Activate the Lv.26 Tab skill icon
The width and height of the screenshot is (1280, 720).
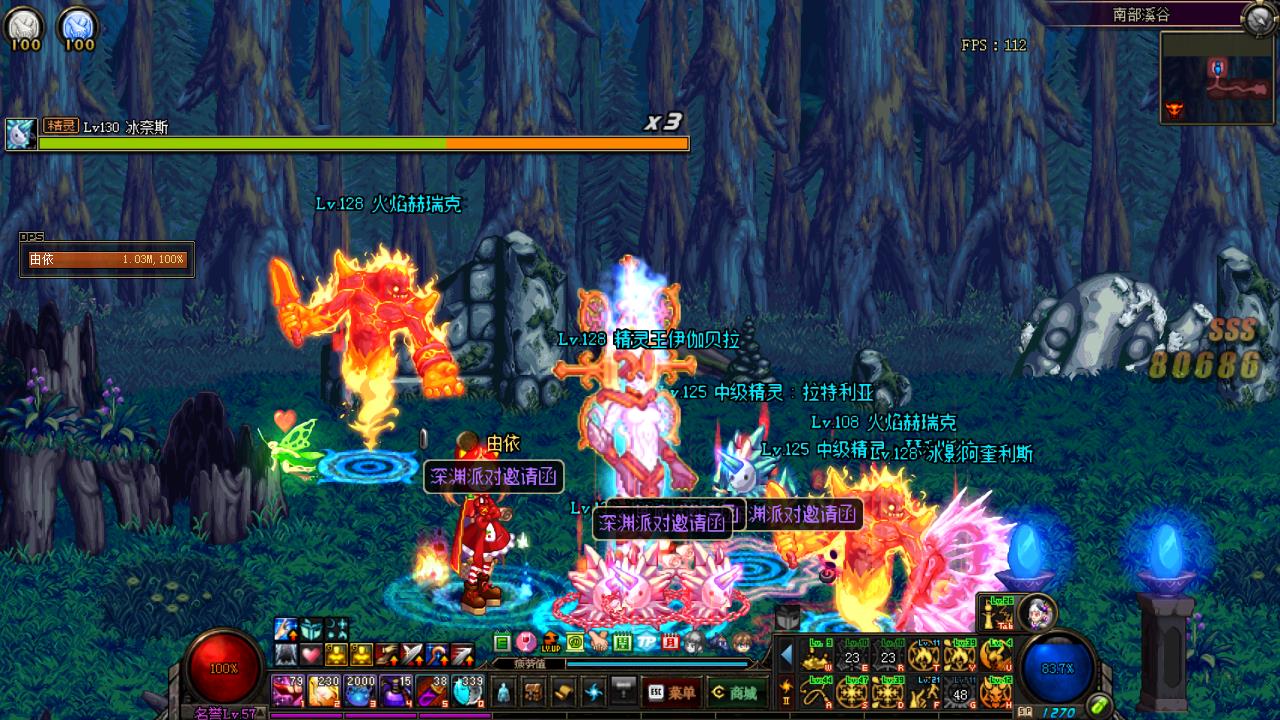tap(996, 611)
